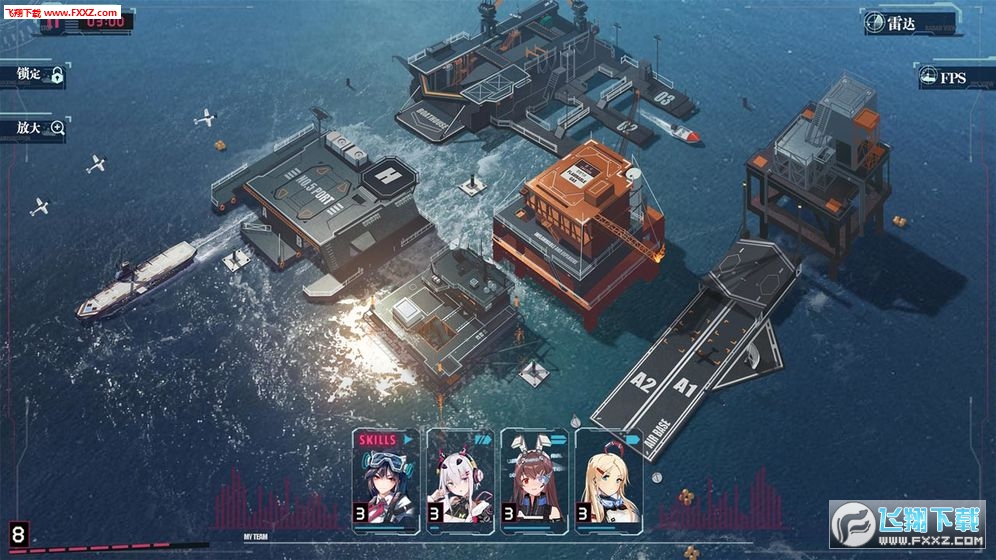The image size is (996, 560).
Task: Toggle the 锁定 lock camera button
Action: 40,75
